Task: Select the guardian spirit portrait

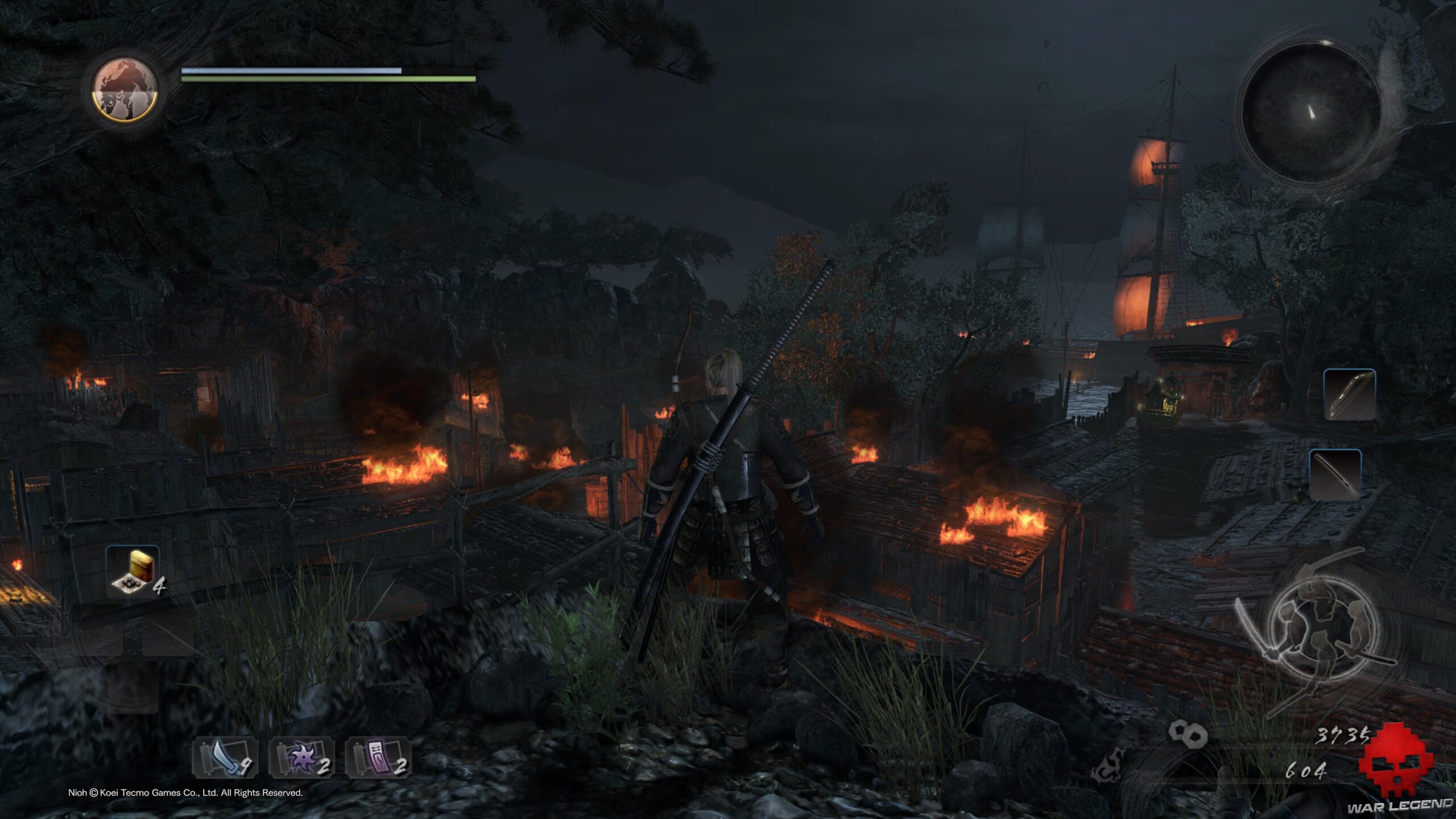Action: pyautogui.click(x=125, y=90)
